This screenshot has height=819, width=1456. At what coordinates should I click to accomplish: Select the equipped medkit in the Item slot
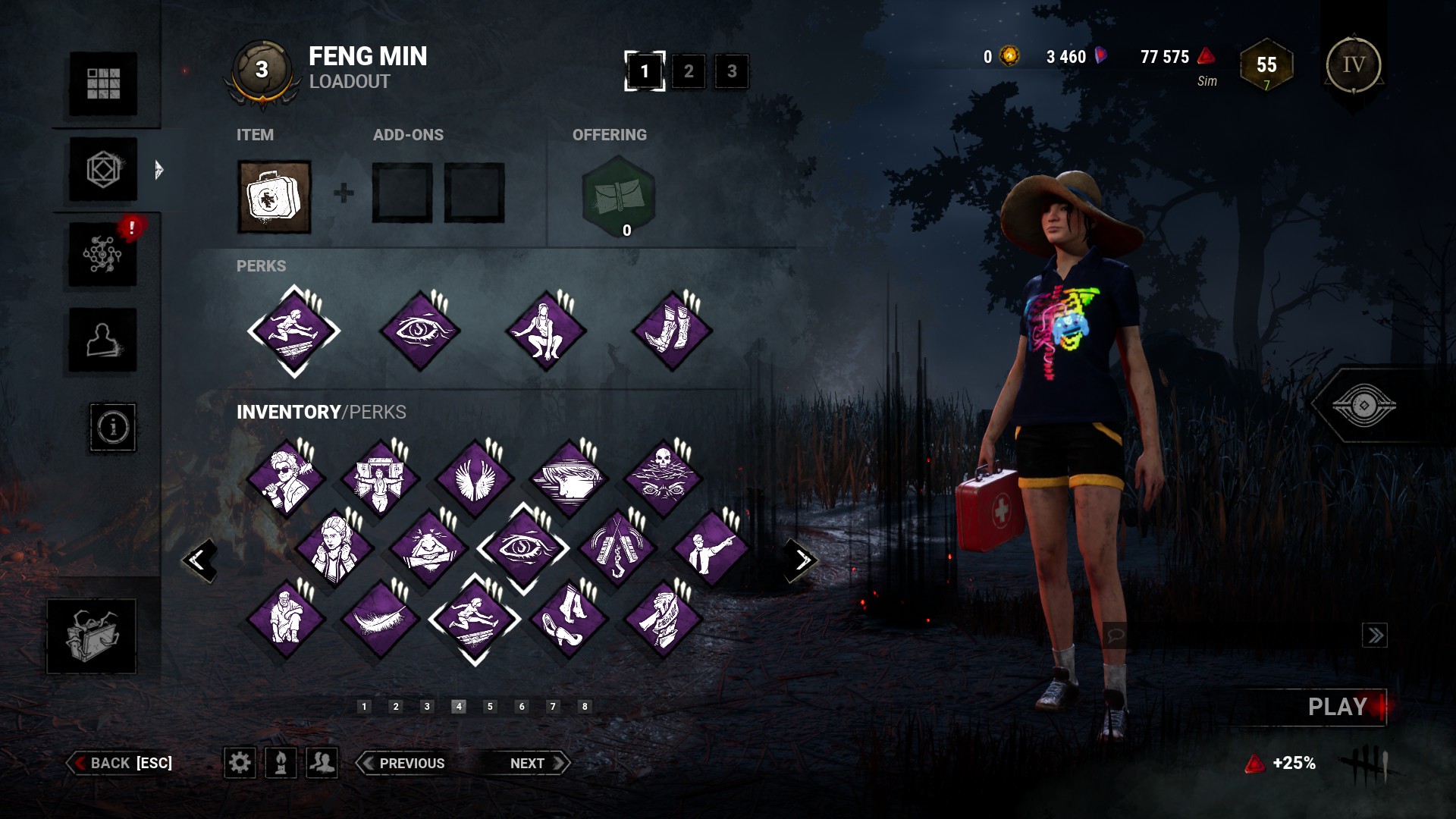[274, 196]
